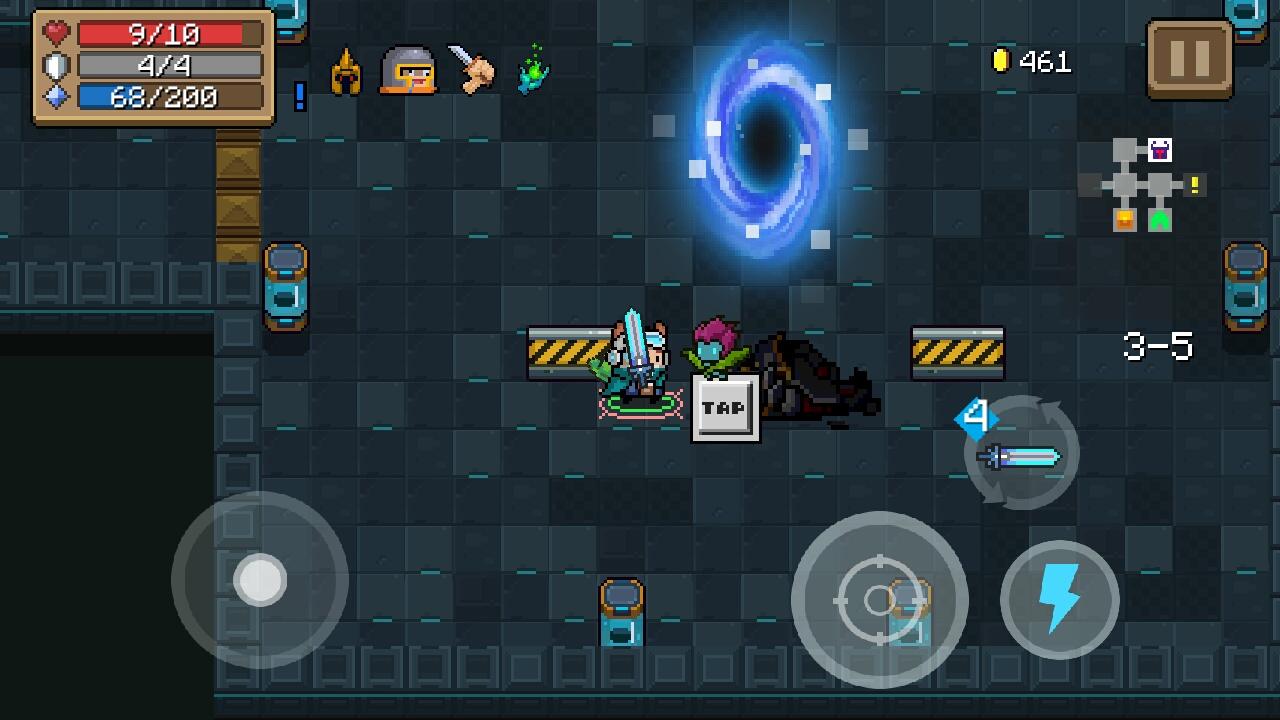Tap the movement joystick knob

pyautogui.click(x=262, y=580)
